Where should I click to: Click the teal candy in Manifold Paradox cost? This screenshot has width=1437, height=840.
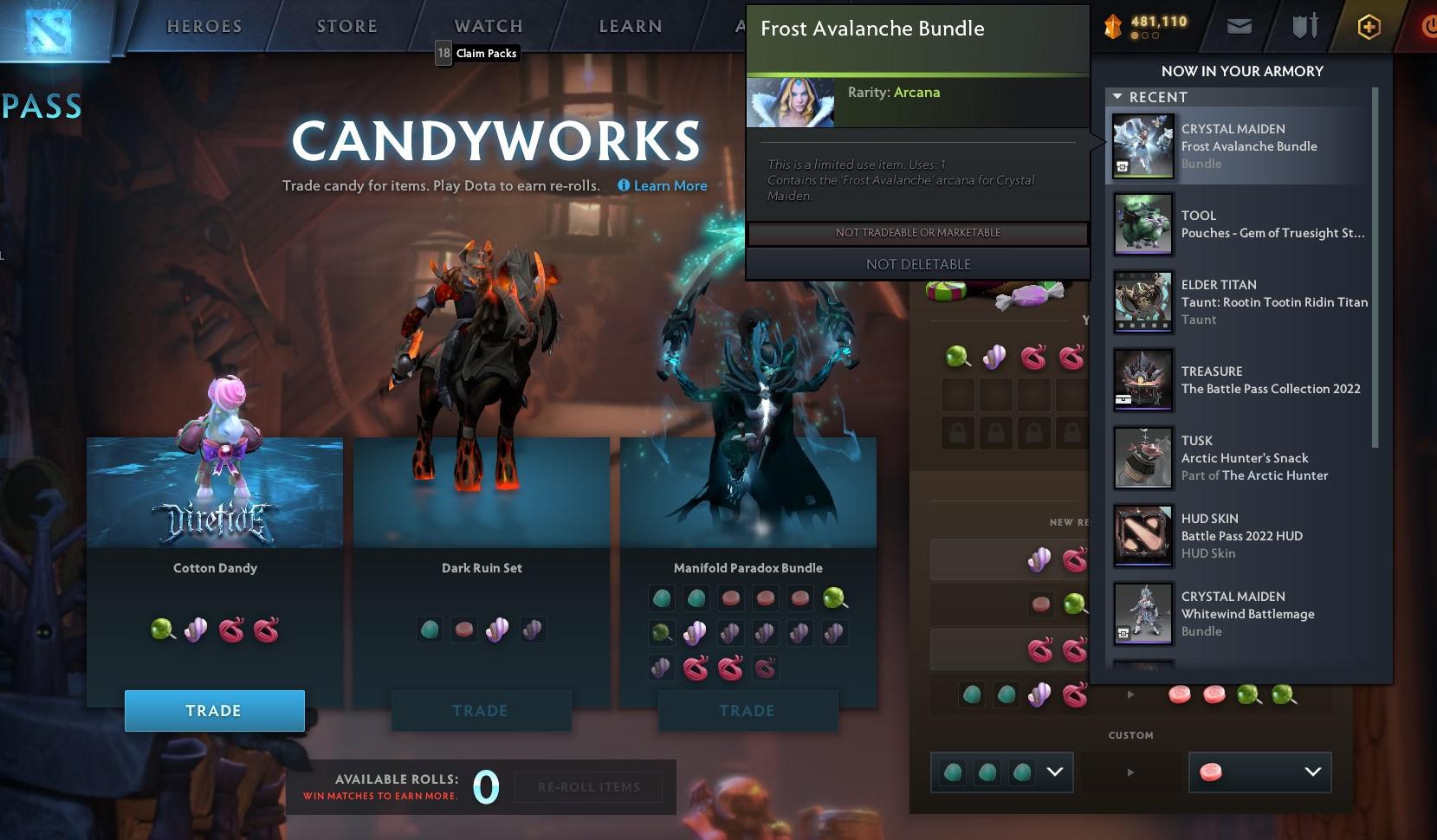coord(662,598)
